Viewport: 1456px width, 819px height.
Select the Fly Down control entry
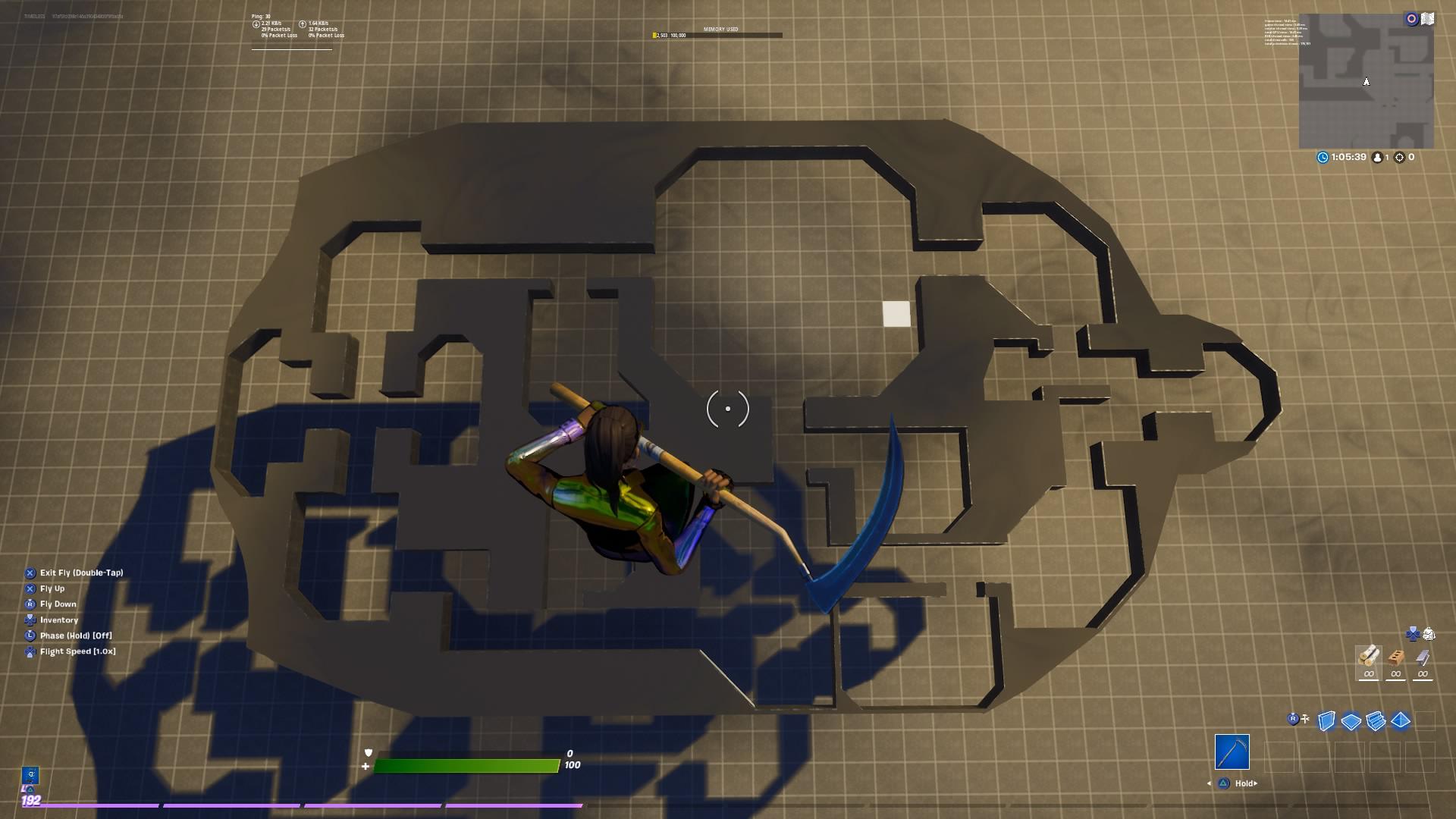point(58,604)
